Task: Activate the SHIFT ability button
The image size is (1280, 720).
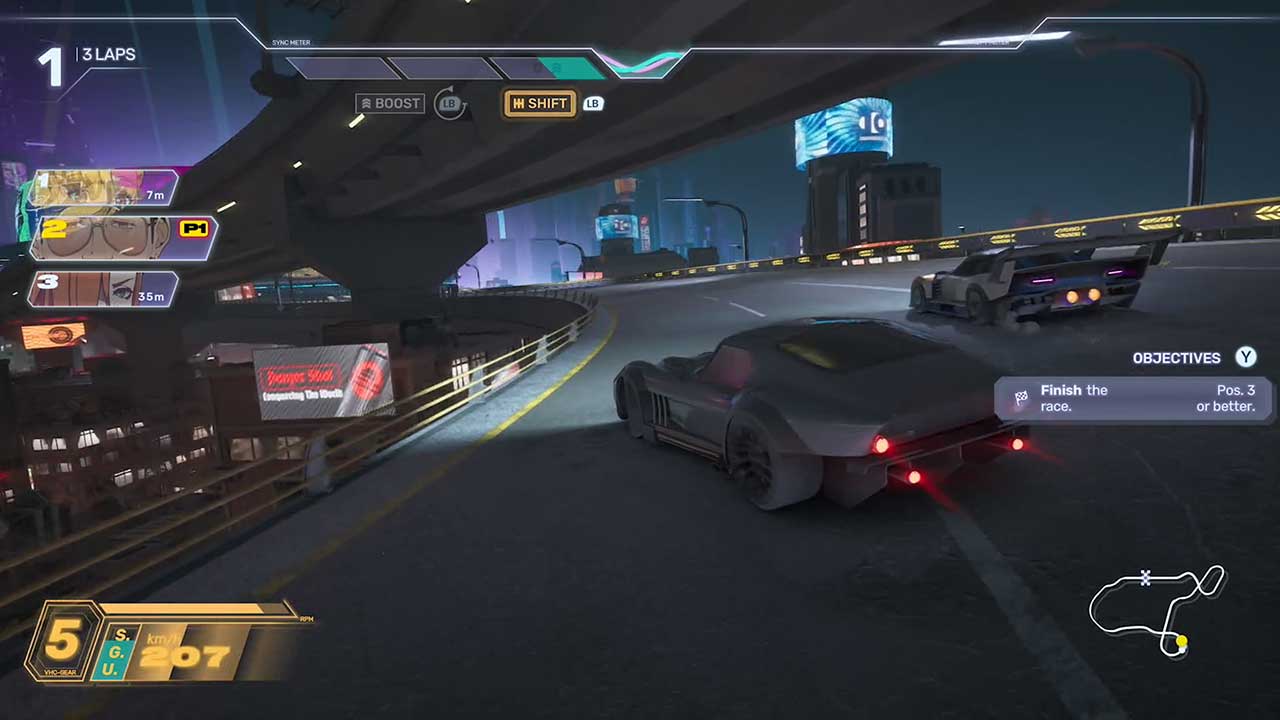Action: pyautogui.click(x=539, y=104)
